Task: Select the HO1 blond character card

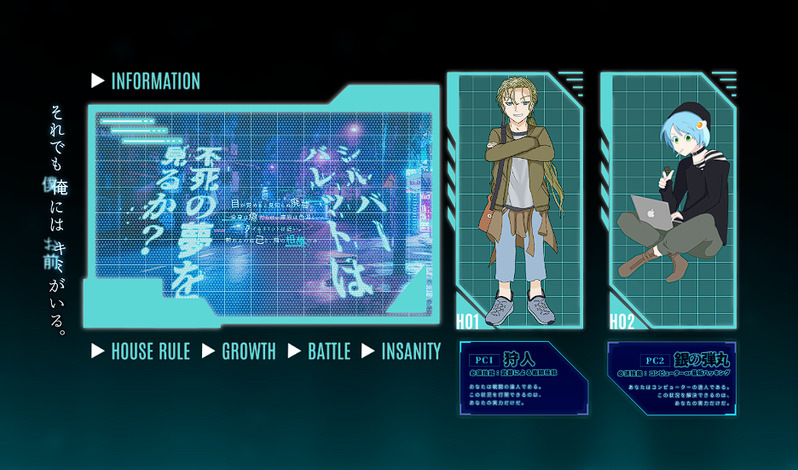Action: [514, 200]
